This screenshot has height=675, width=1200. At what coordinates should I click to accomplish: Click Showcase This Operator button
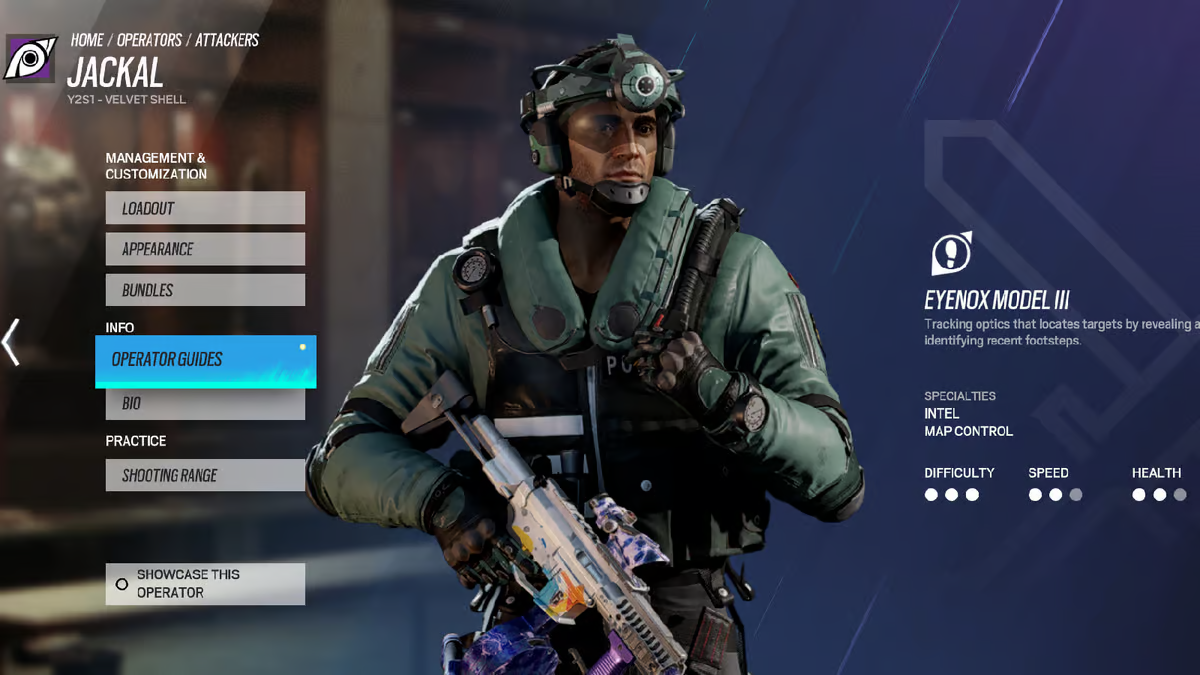click(x=205, y=584)
